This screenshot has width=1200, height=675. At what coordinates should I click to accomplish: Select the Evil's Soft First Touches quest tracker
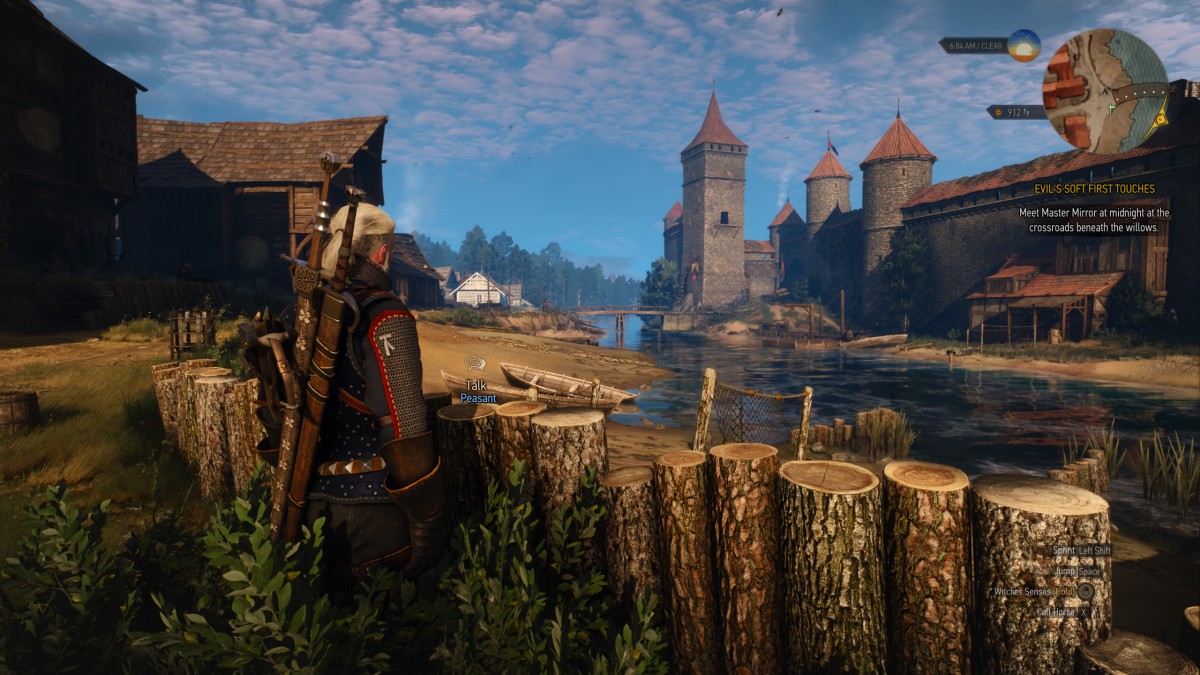coord(1094,189)
